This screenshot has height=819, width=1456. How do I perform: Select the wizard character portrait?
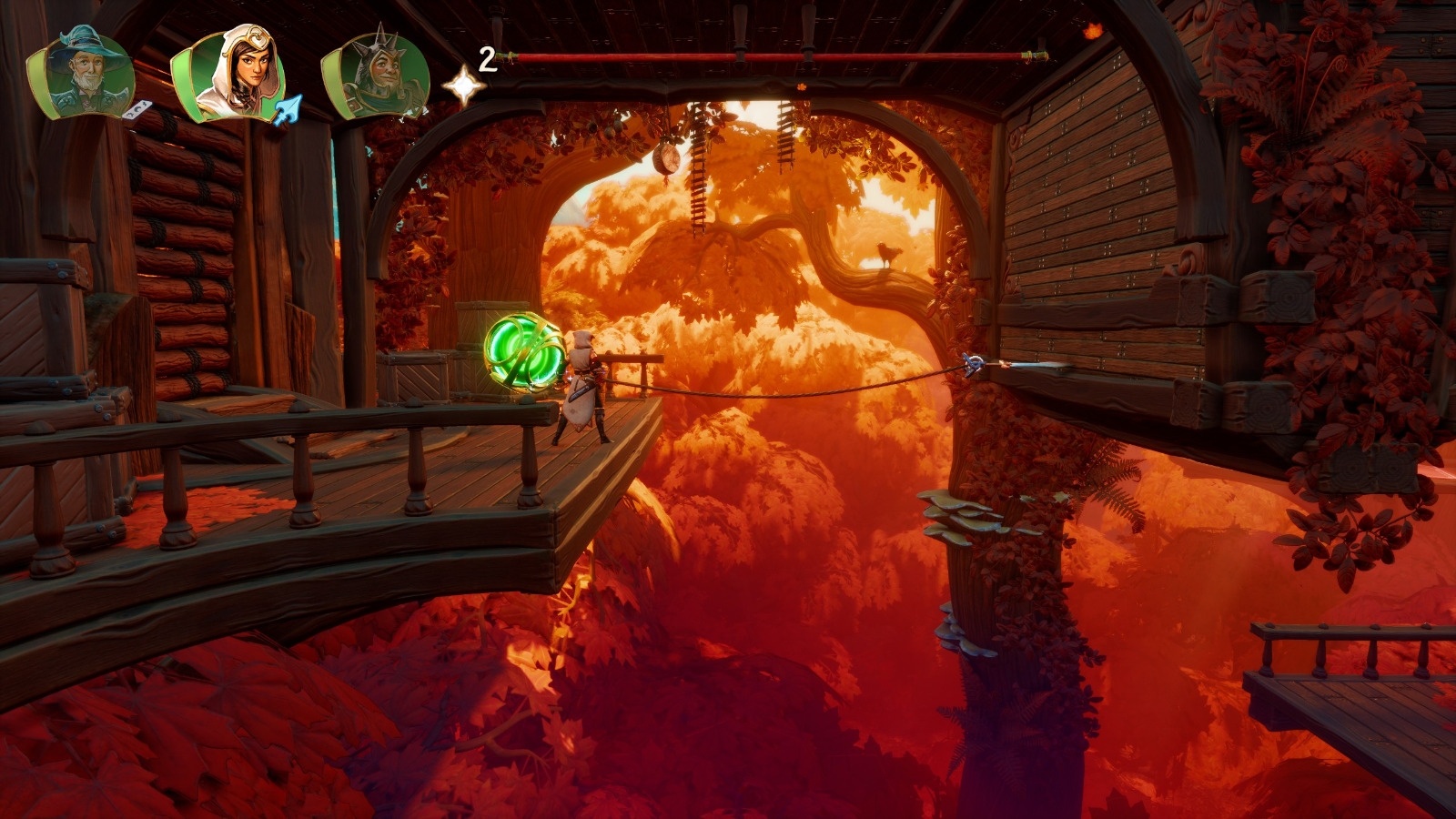coord(83,73)
